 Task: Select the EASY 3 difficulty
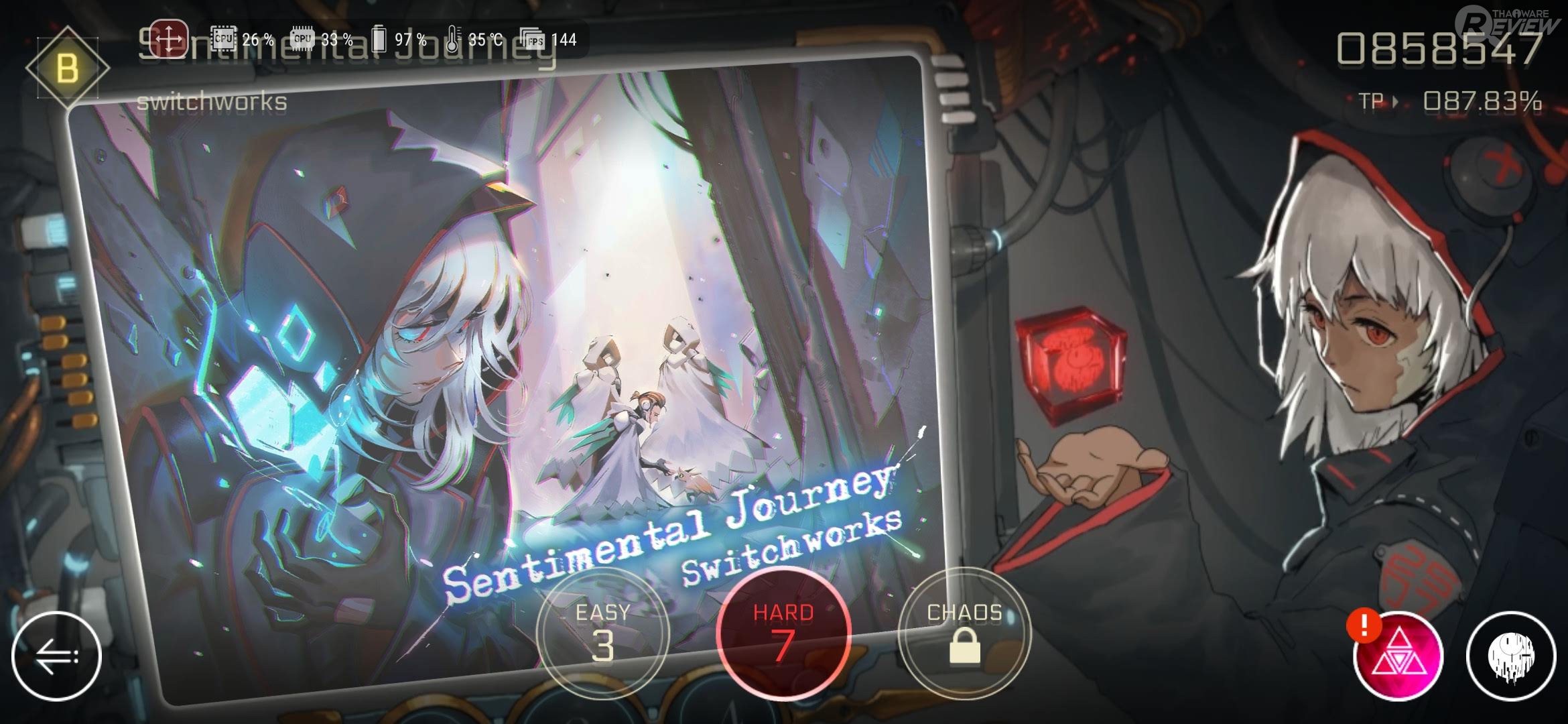point(603,633)
